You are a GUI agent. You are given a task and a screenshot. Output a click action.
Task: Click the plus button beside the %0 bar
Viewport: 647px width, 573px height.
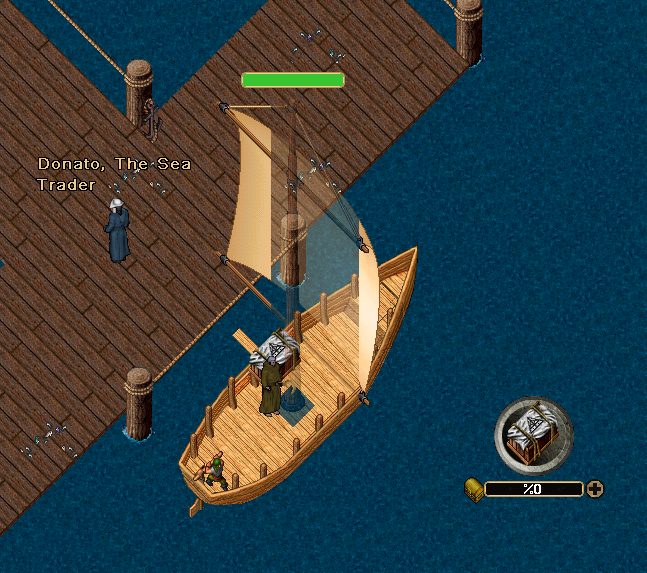(x=595, y=489)
